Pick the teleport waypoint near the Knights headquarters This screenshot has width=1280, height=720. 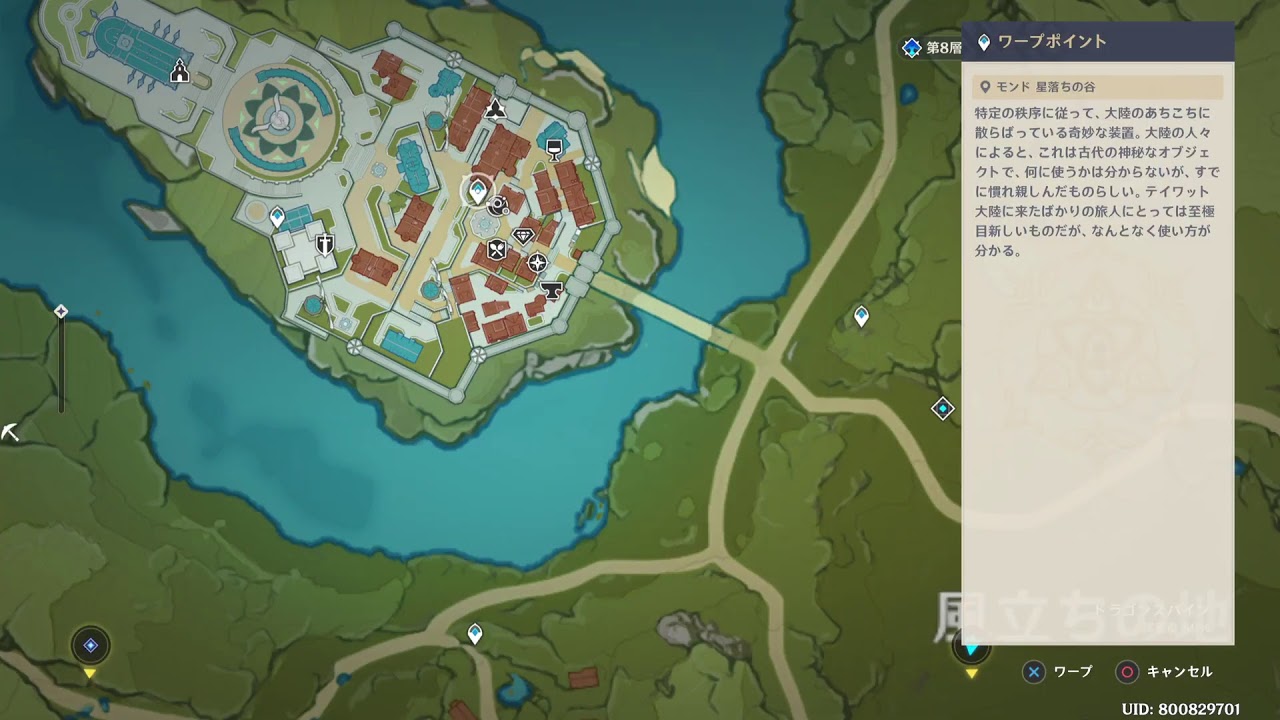point(277,215)
